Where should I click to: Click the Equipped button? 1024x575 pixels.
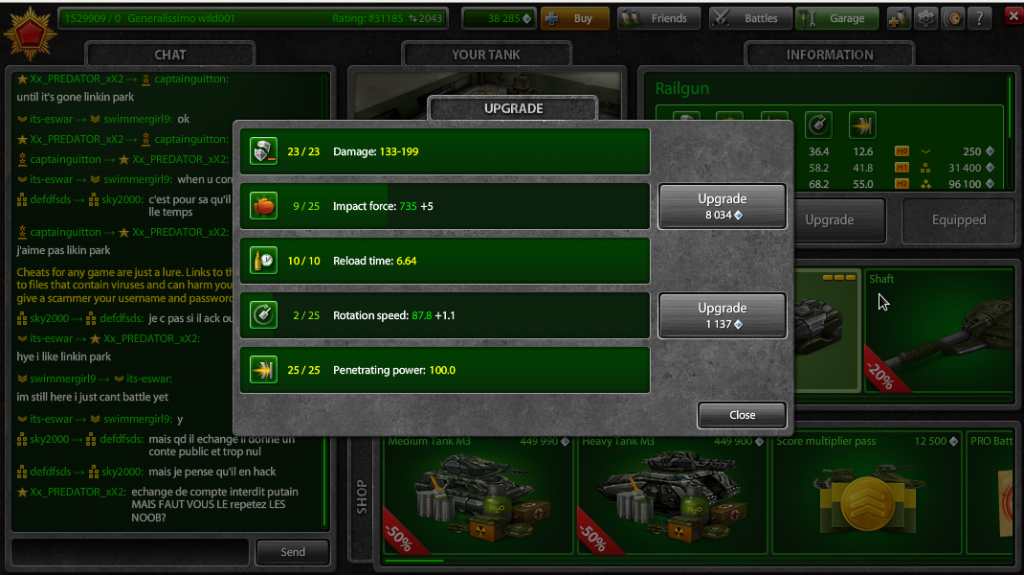coord(958,220)
